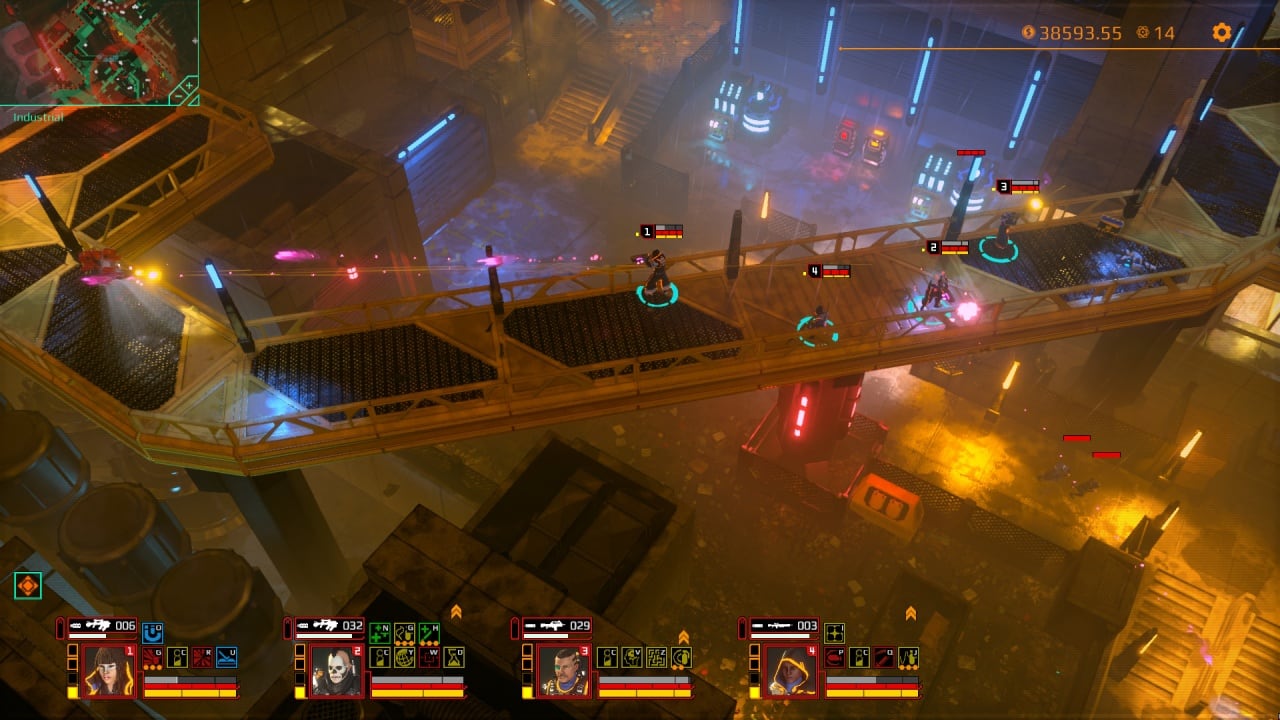
Task: Use agent 4's red P-key ability
Action: point(834,657)
